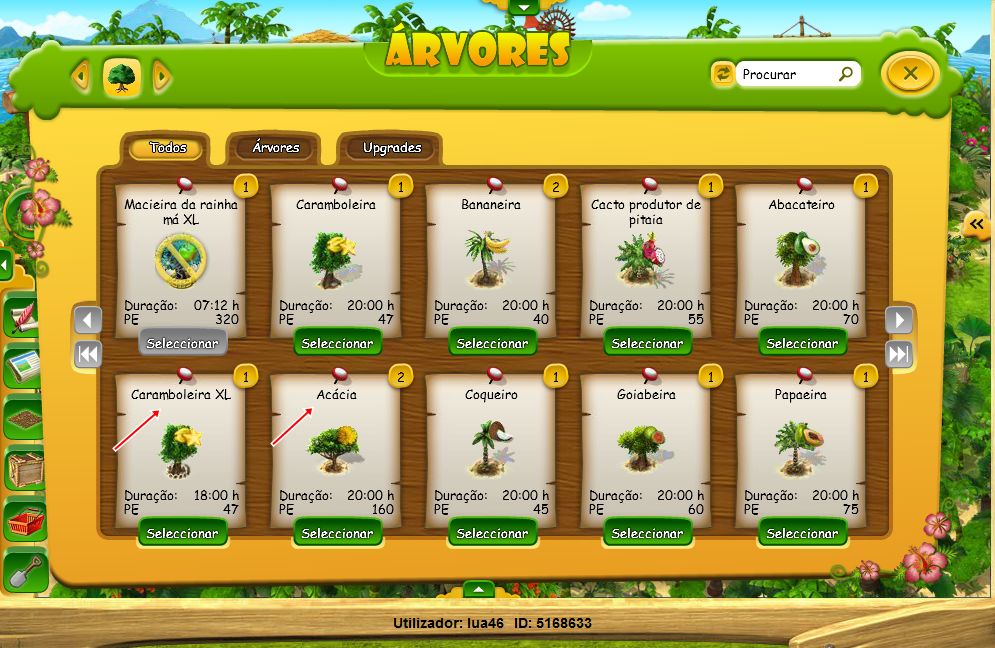This screenshot has height=648, width=995.
Task: Select the Papaeira tree
Action: (x=802, y=533)
